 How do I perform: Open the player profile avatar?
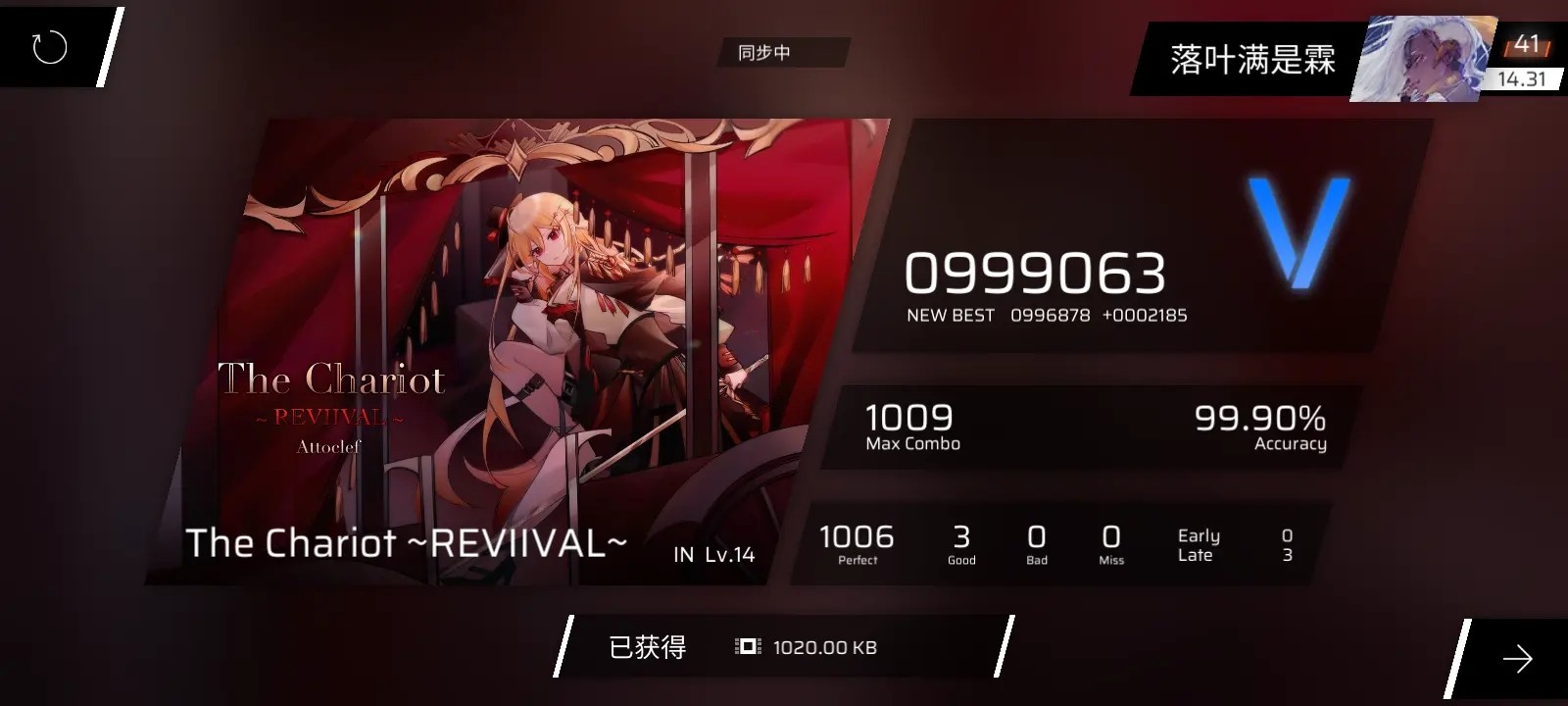[1421, 59]
